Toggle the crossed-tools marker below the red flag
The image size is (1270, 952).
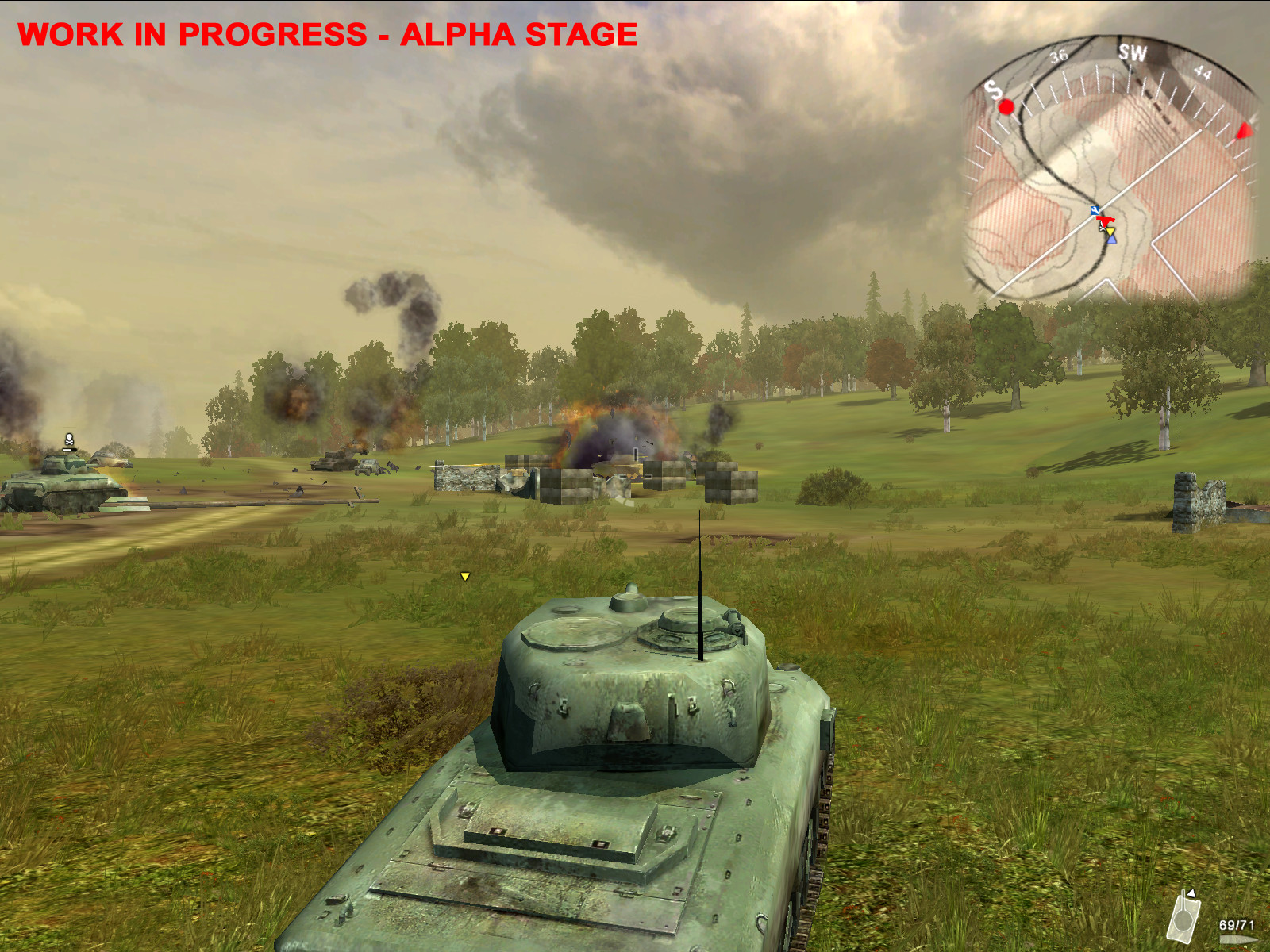click(1102, 228)
